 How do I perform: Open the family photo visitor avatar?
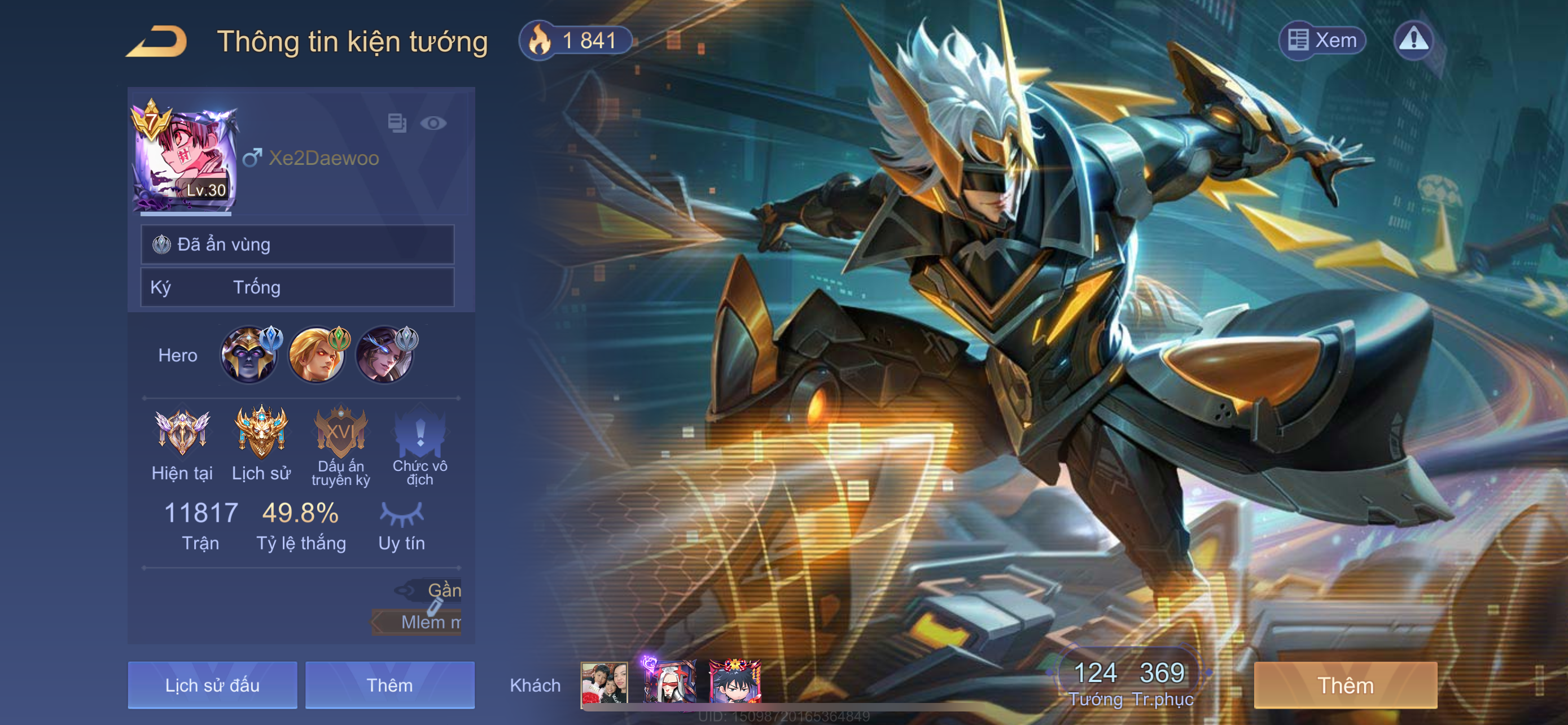604,684
